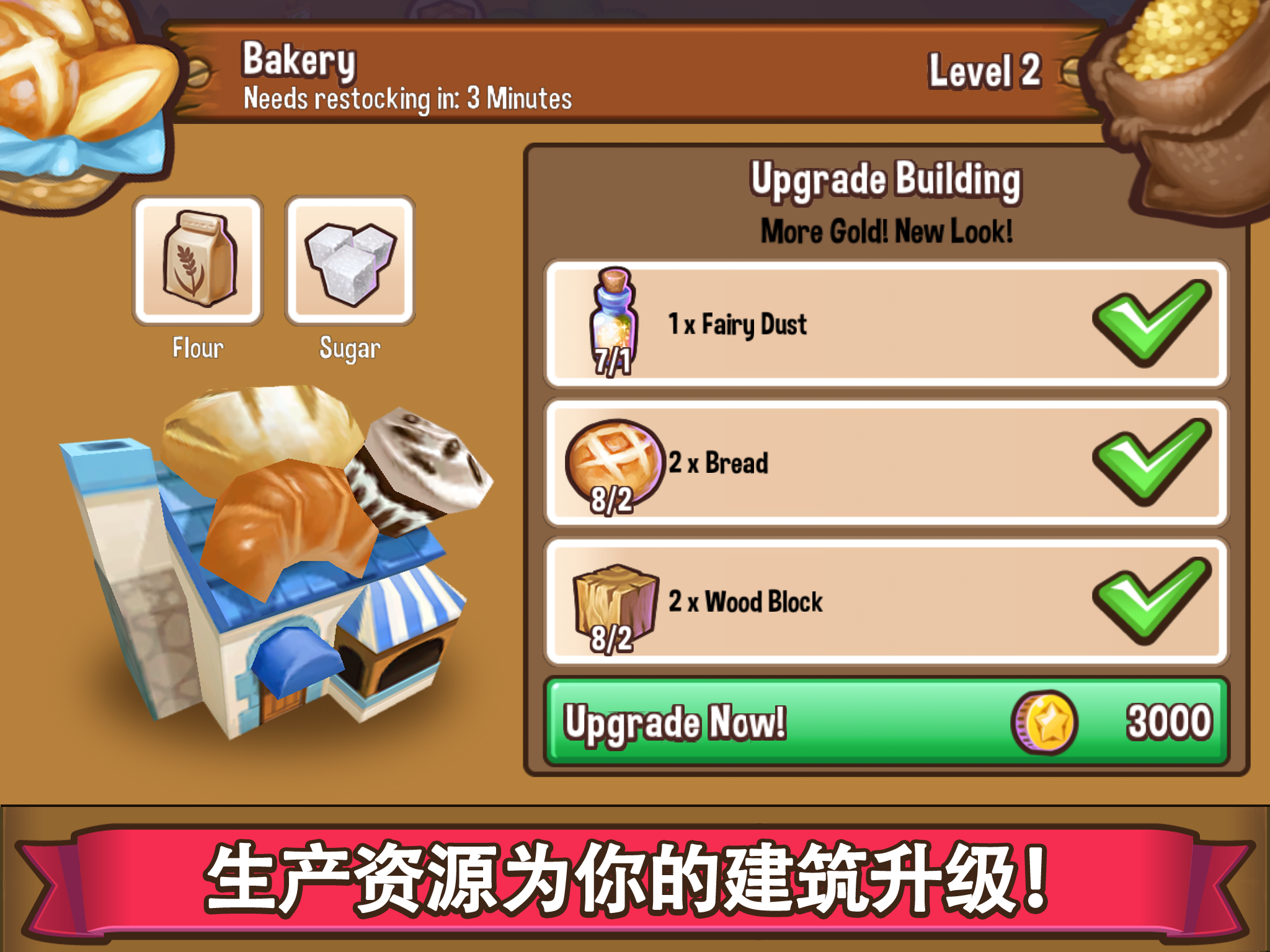Click the Upgrade Building heading
Image resolution: width=1270 pixels, height=952 pixels.
[885, 181]
